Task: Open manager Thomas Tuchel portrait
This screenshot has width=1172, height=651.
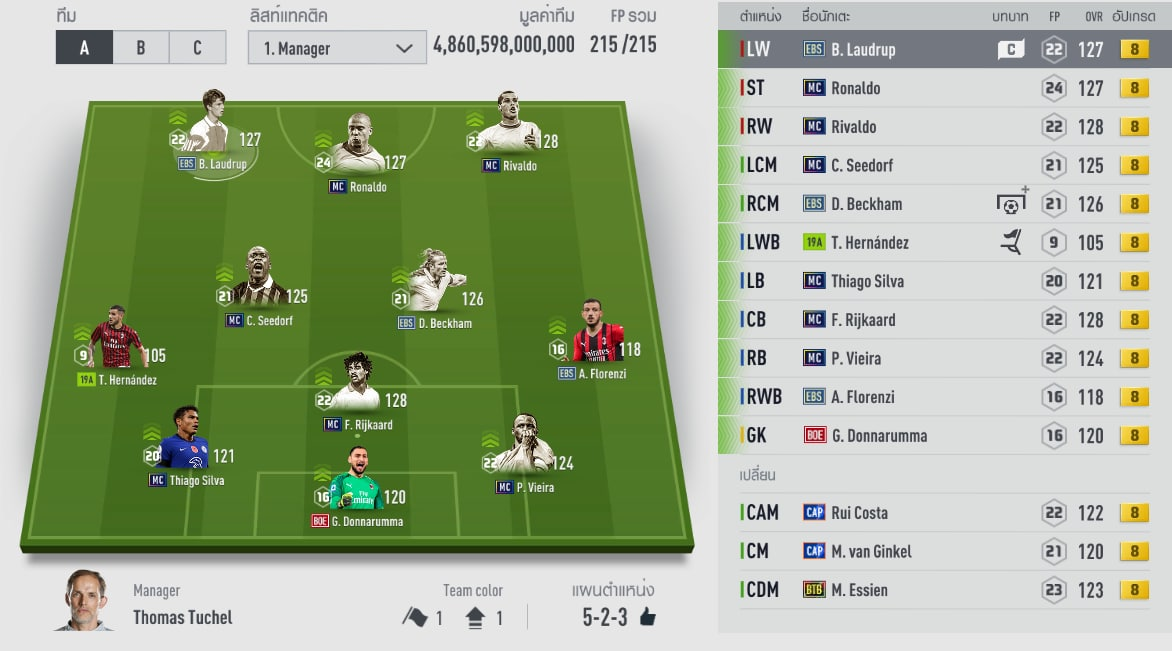Action: [84, 601]
